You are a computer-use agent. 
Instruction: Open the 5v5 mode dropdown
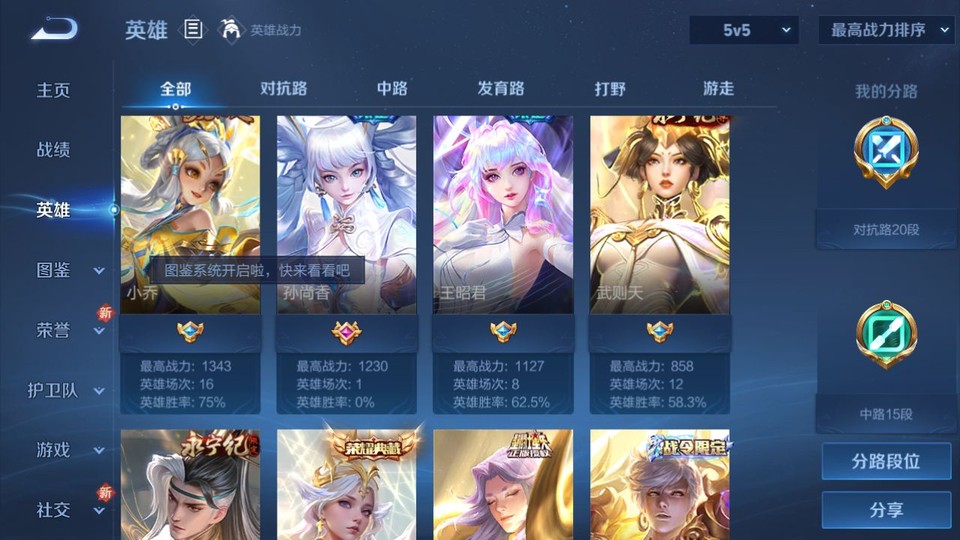[x=743, y=30]
